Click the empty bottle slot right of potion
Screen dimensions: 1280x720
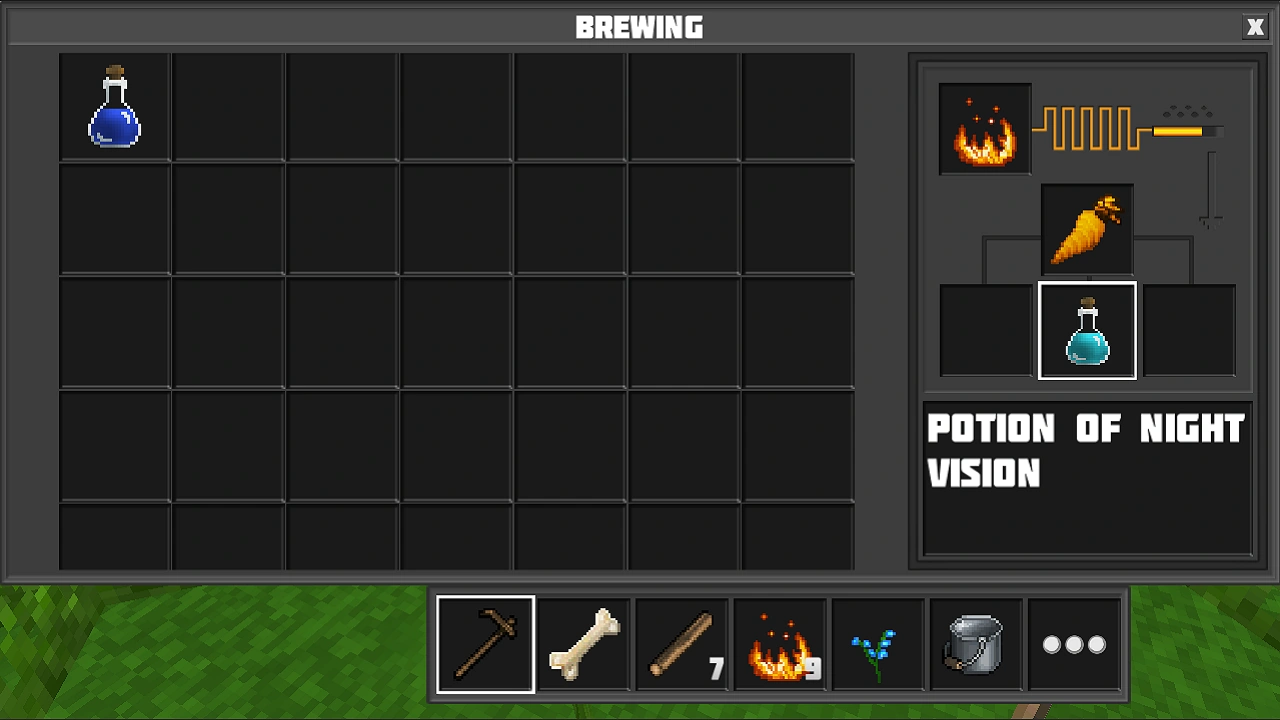coord(1189,330)
